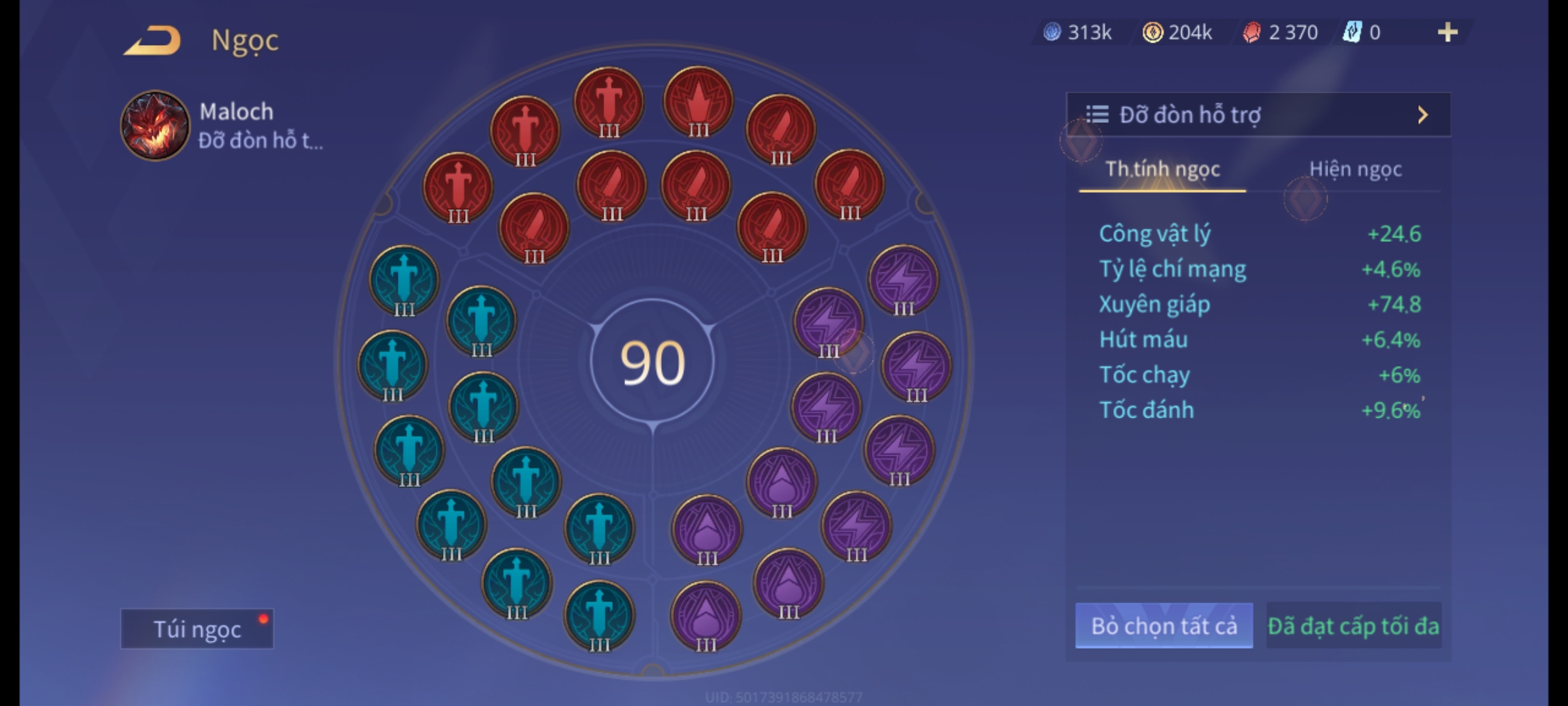Select the Th.tính ngọc tab
The height and width of the screenshot is (706, 1568).
point(1162,169)
